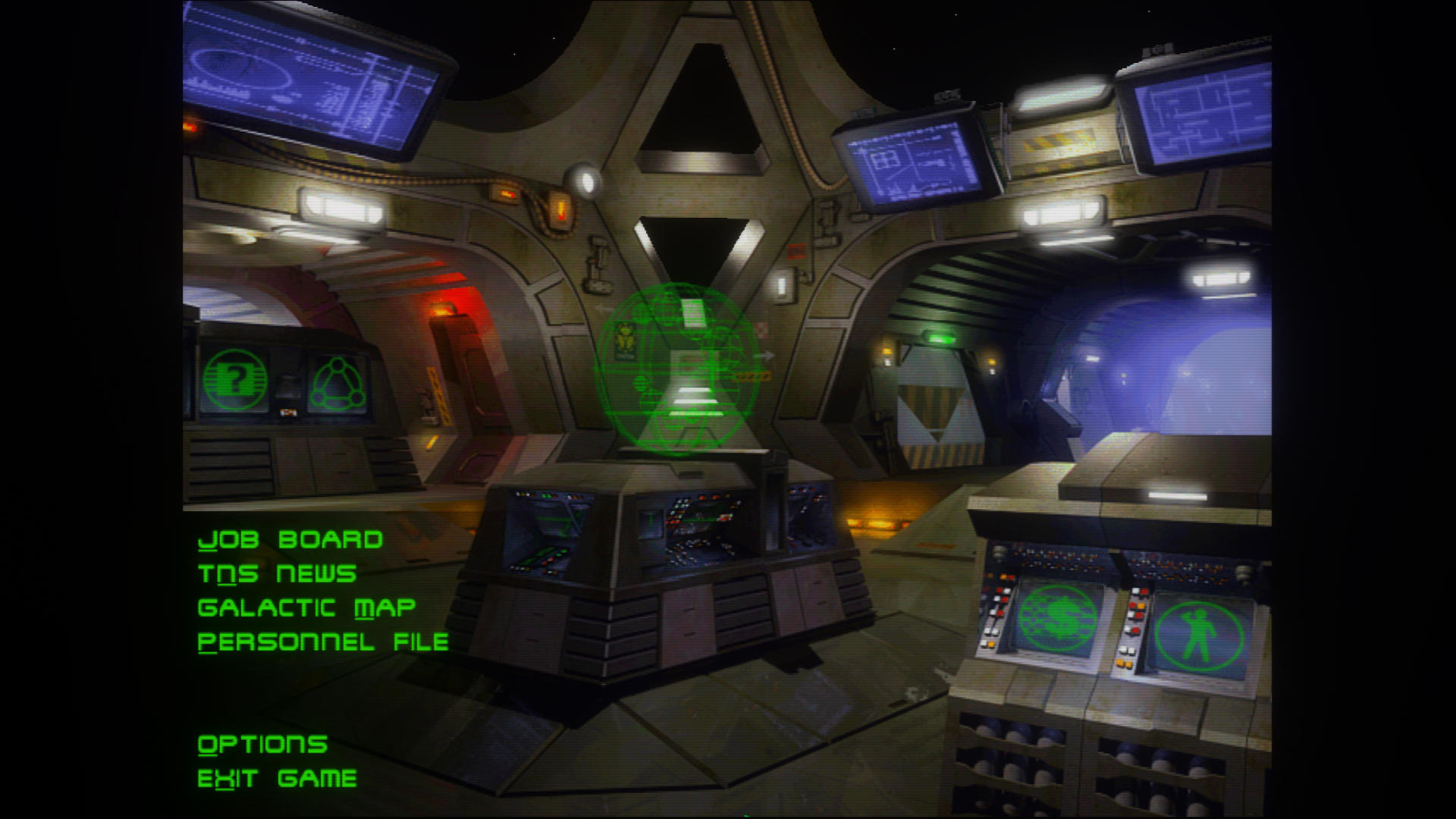1456x819 pixels.
Task: Choose Exit Game
Action: (277, 779)
